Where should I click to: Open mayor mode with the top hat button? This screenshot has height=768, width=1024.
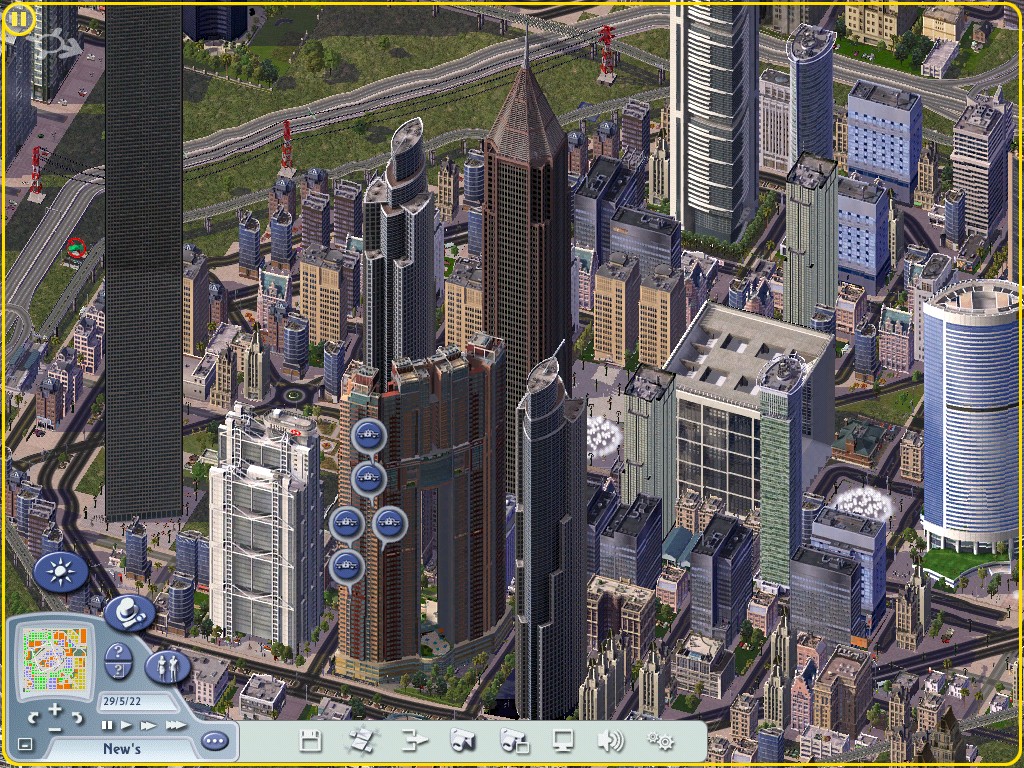pos(130,612)
